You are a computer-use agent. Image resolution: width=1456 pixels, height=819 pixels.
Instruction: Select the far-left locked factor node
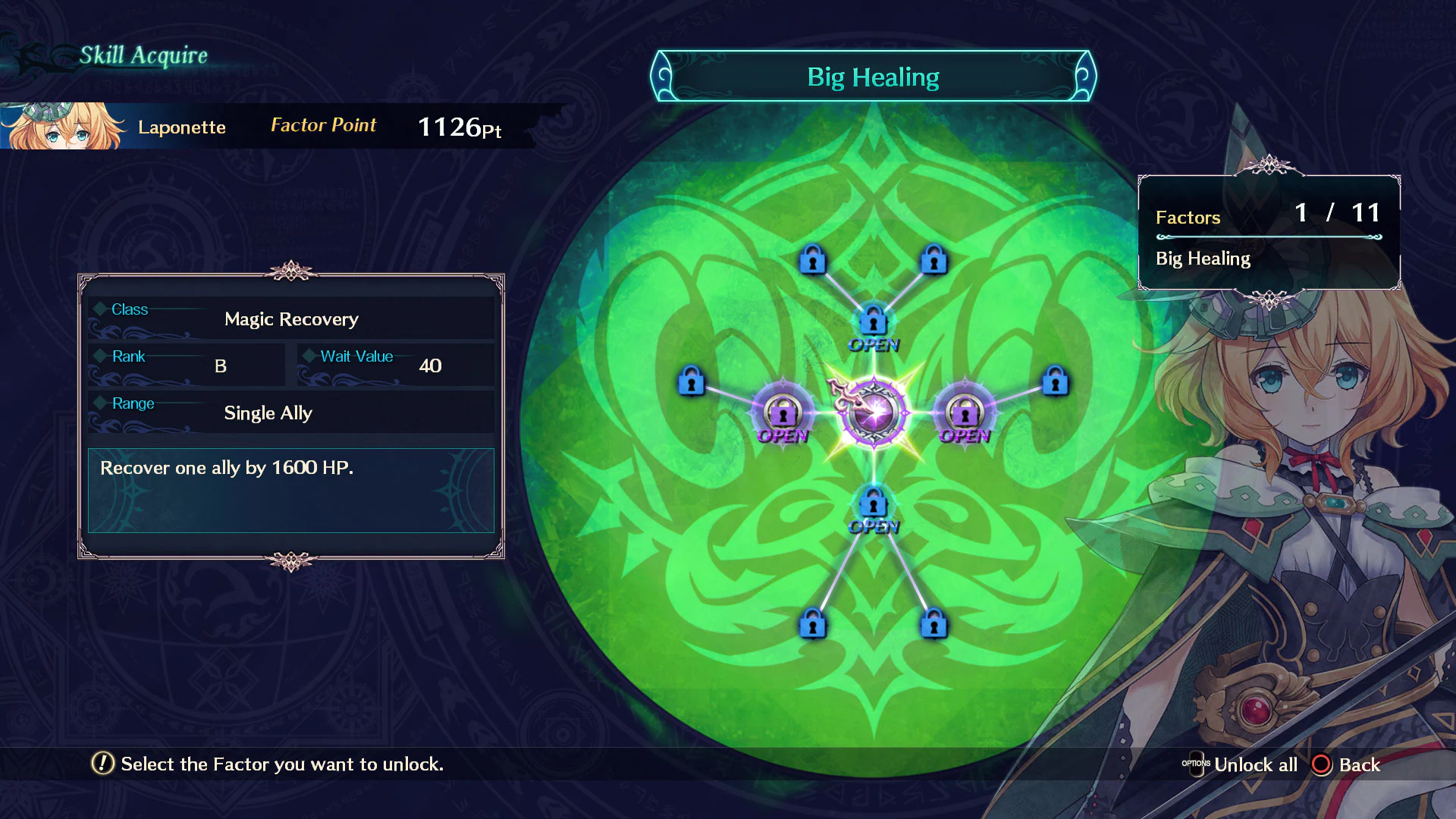coord(691,383)
